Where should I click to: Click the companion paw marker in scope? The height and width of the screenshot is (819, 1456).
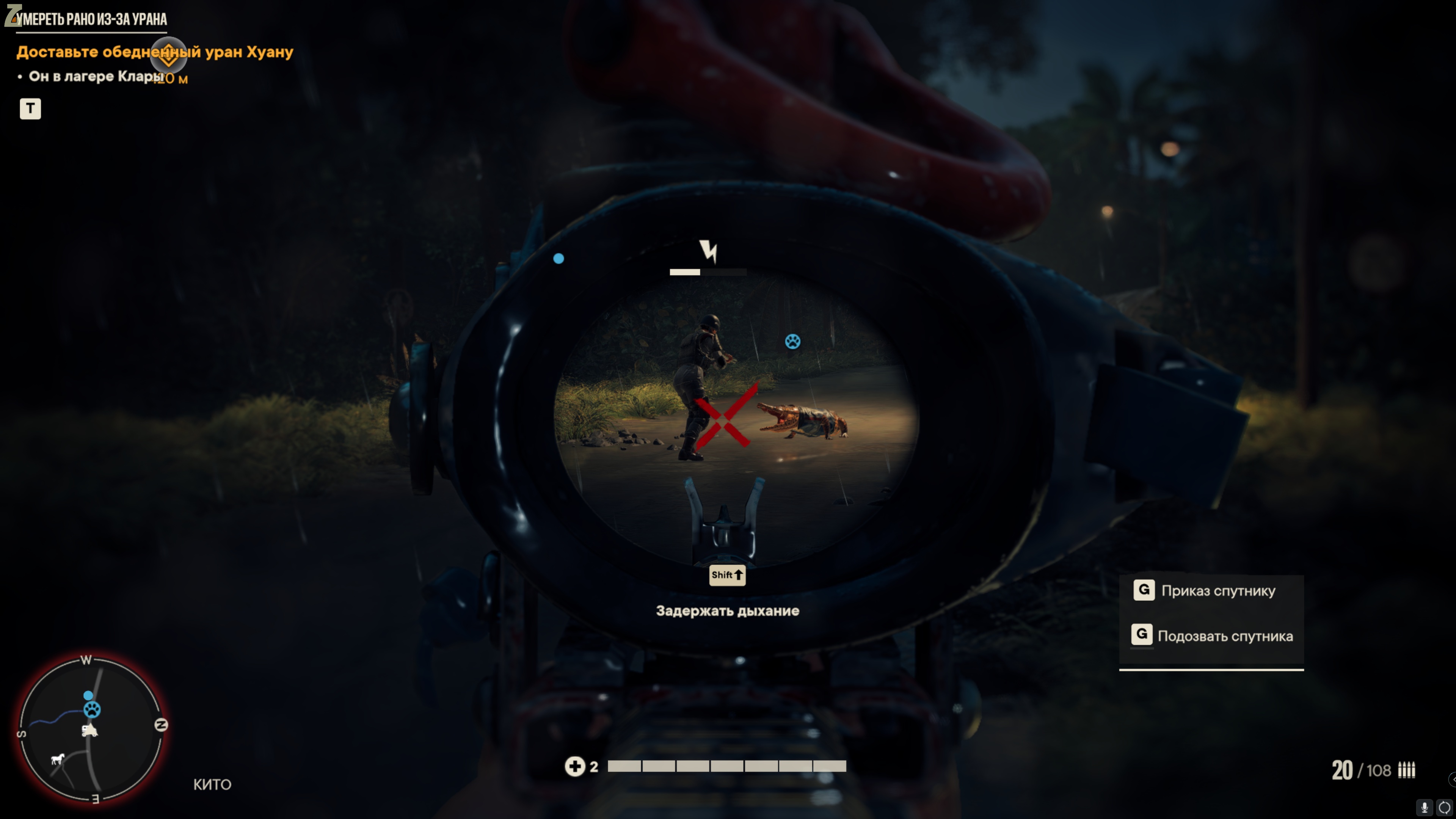792,341
